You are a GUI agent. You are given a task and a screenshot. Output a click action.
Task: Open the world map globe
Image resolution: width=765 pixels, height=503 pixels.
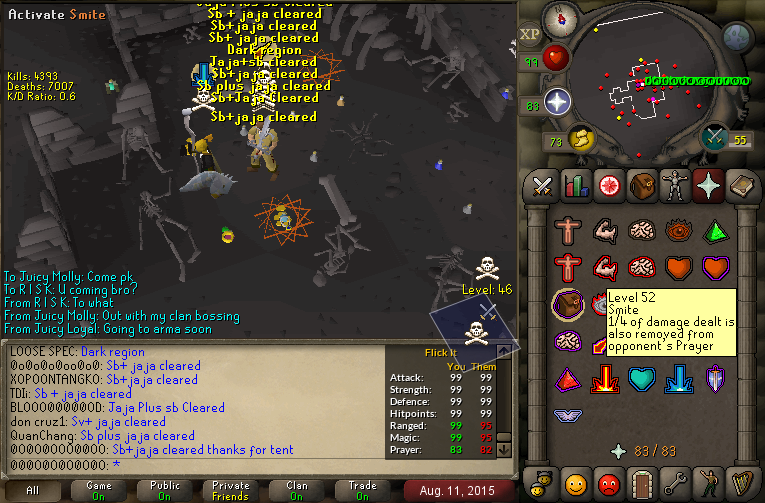click(737, 36)
